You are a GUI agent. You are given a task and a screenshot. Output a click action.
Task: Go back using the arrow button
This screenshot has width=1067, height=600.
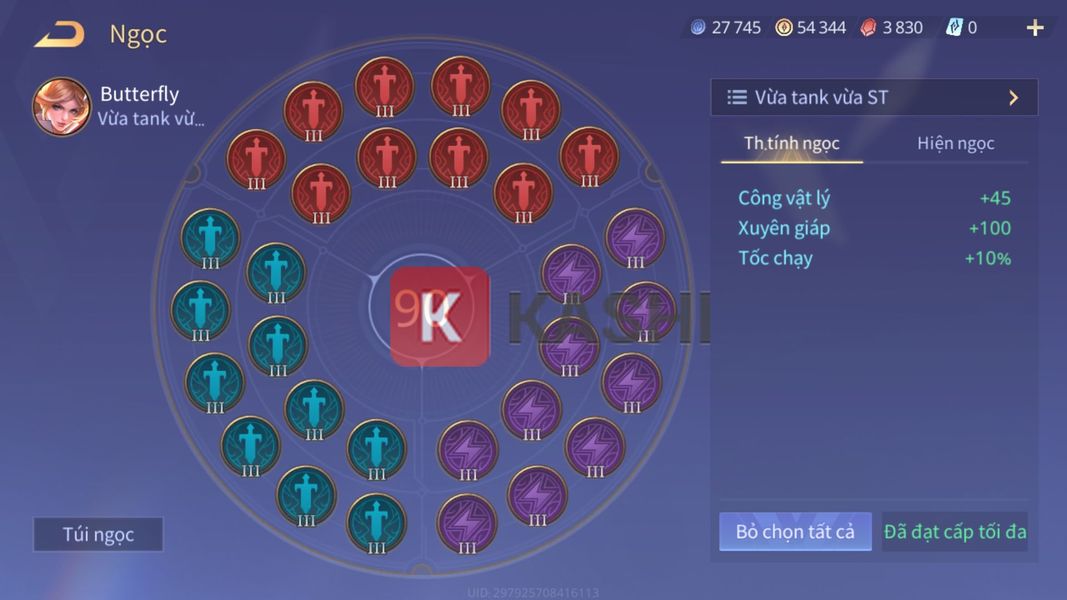pos(59,35)
